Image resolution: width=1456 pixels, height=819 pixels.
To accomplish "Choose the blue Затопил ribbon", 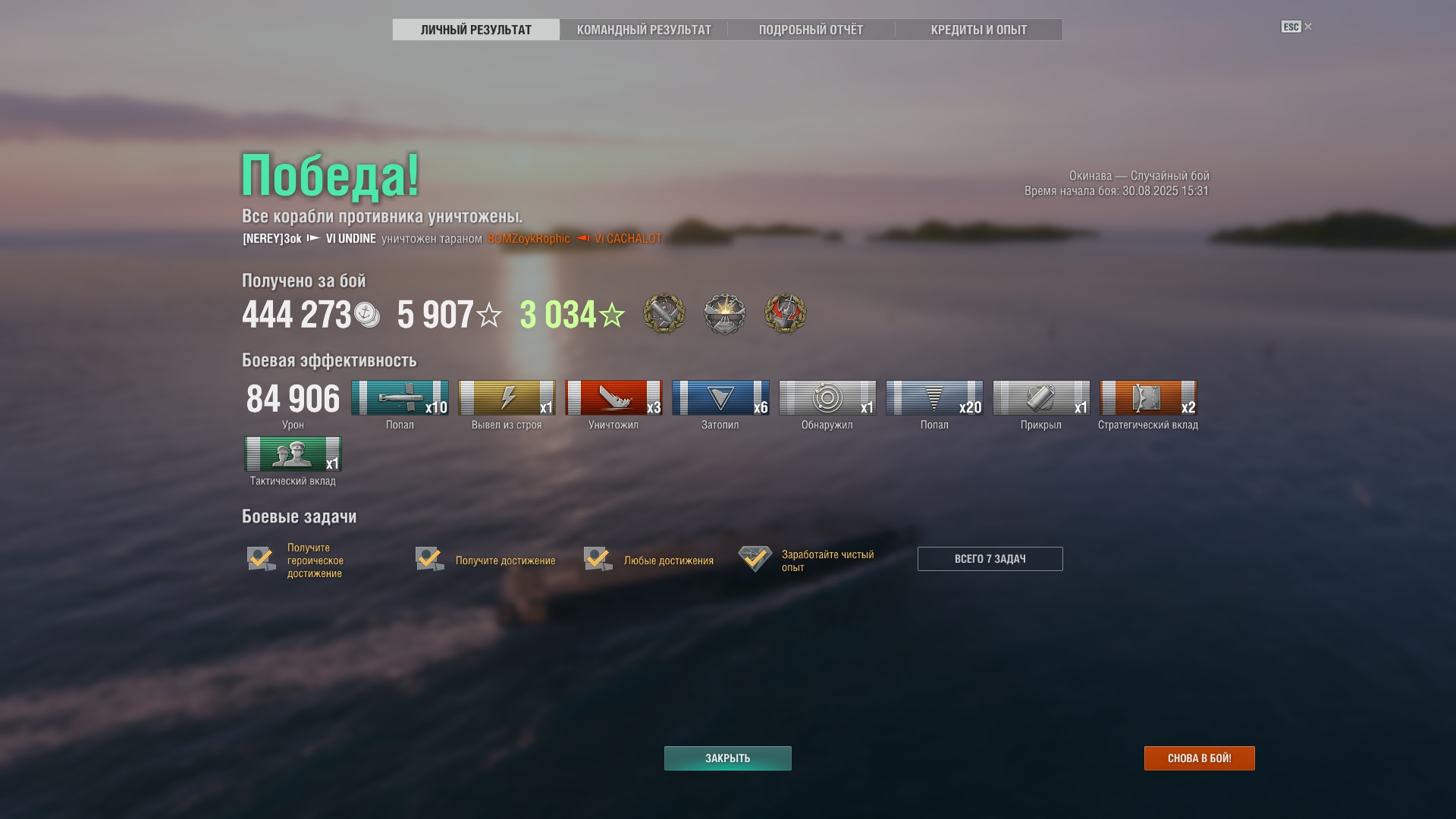I will click(x=720, y=398).
